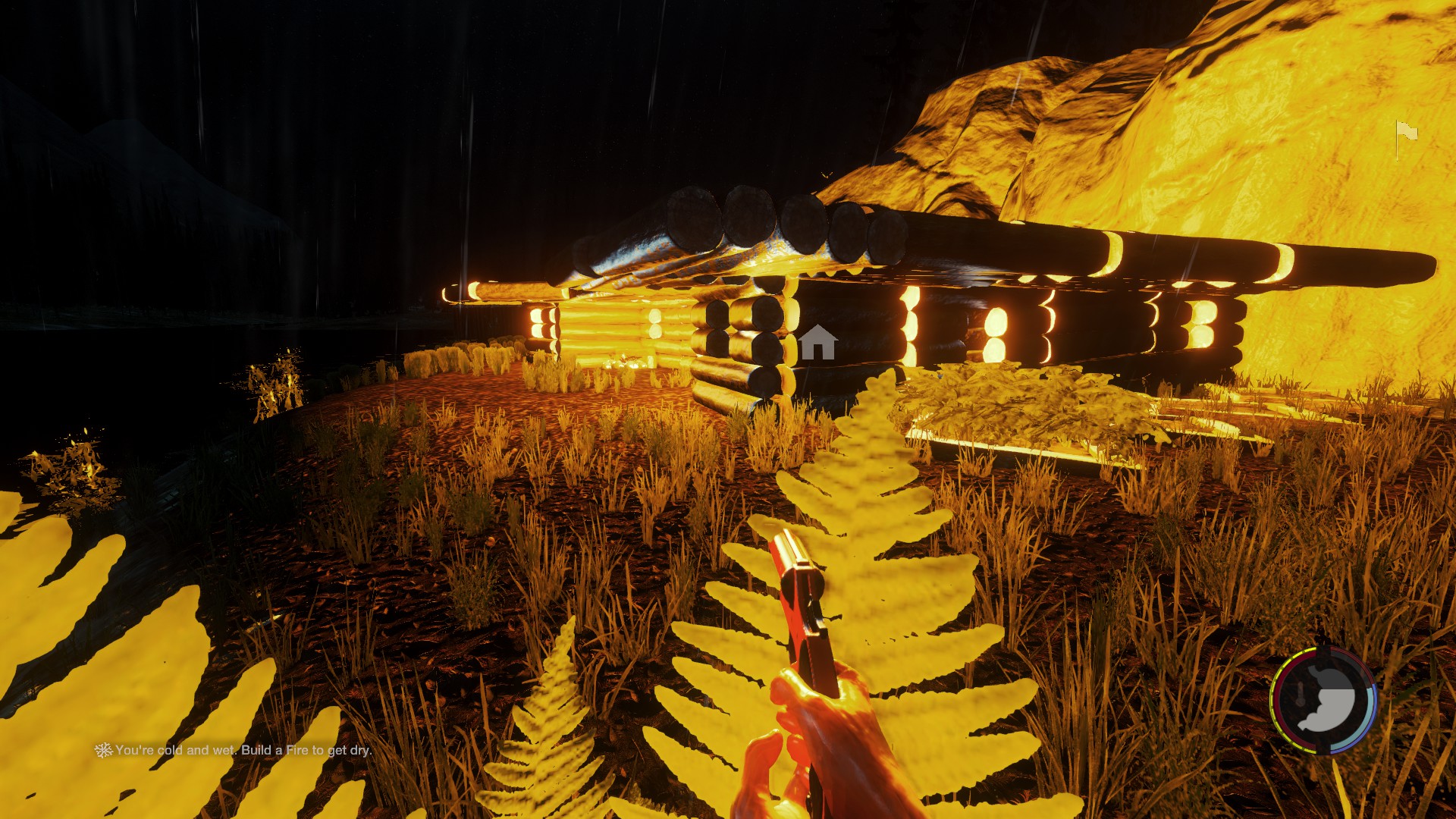
Task: Click the home base marker icon
Action: pos(818,343)
